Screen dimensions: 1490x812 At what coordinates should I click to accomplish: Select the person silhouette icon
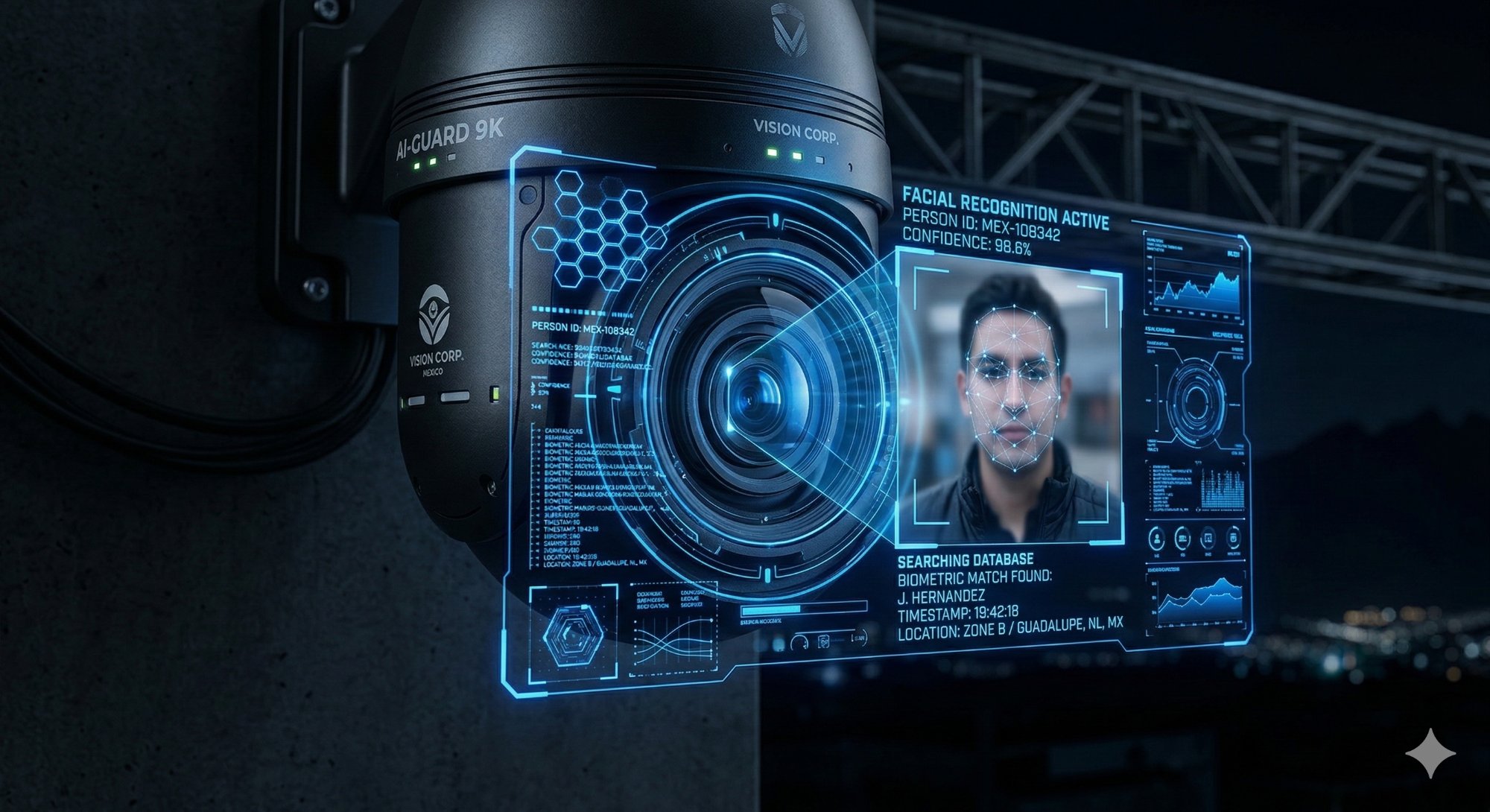pos(1157,536)
